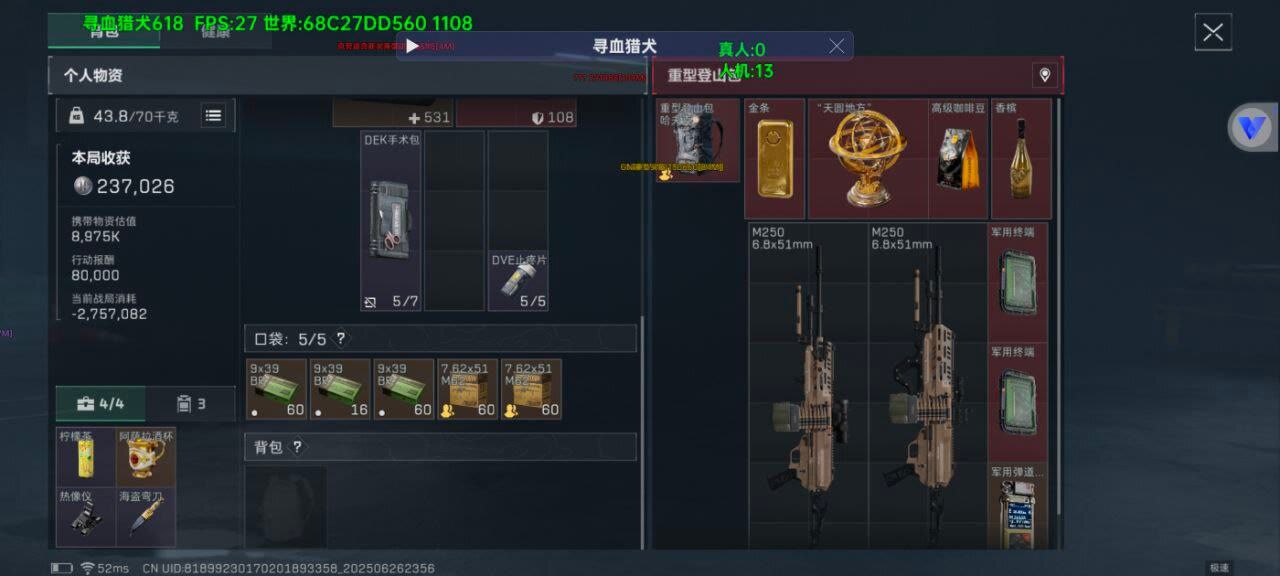Select the 金条 gold bar item
The image size is (1280, 576).
[x=775, y=158]
